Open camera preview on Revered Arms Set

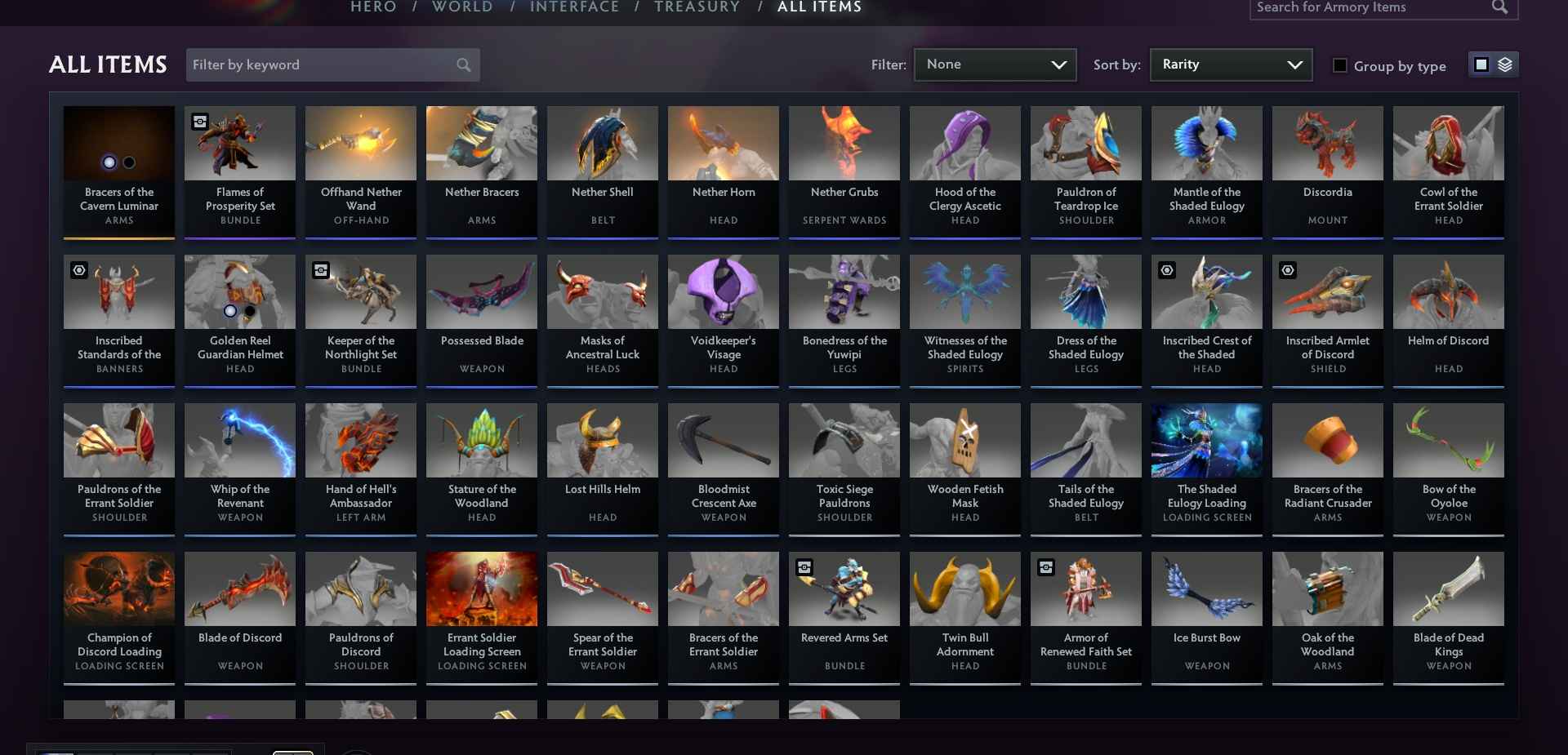coord(804,568)
